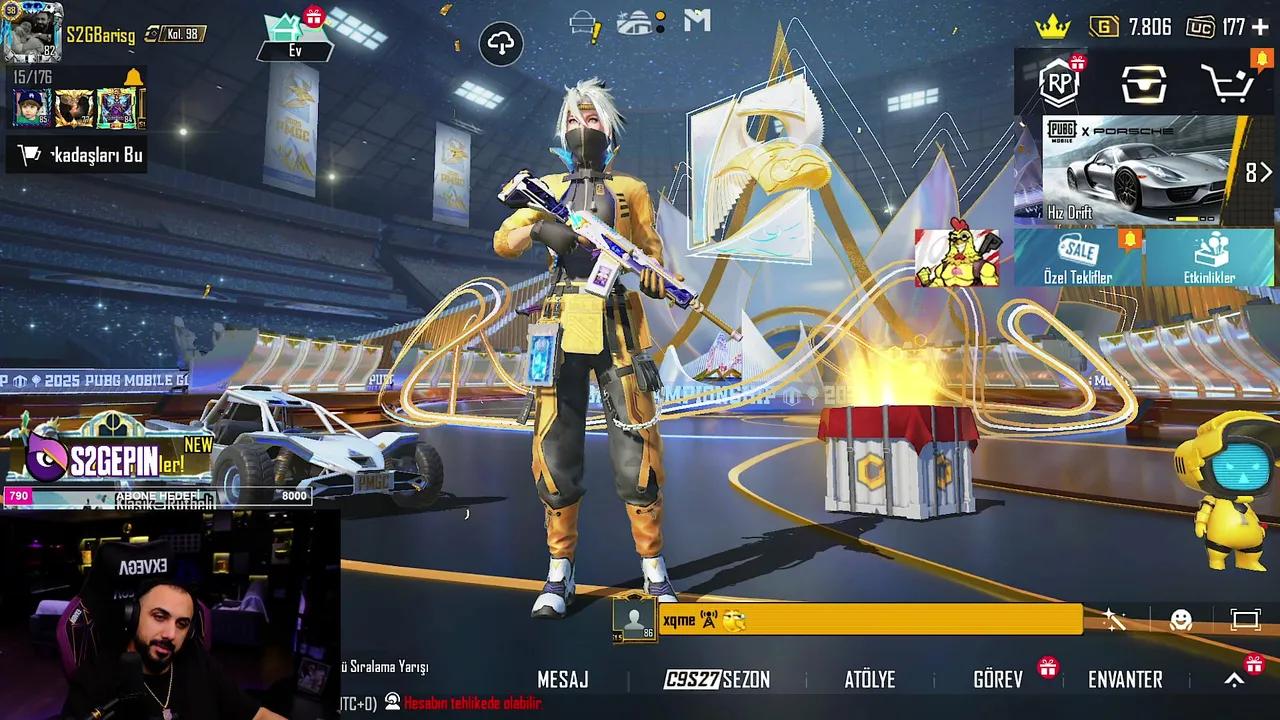Click the shelter base icon in top bar
Viewport: 1280px width, 720px height.
(x=633, y=22)
